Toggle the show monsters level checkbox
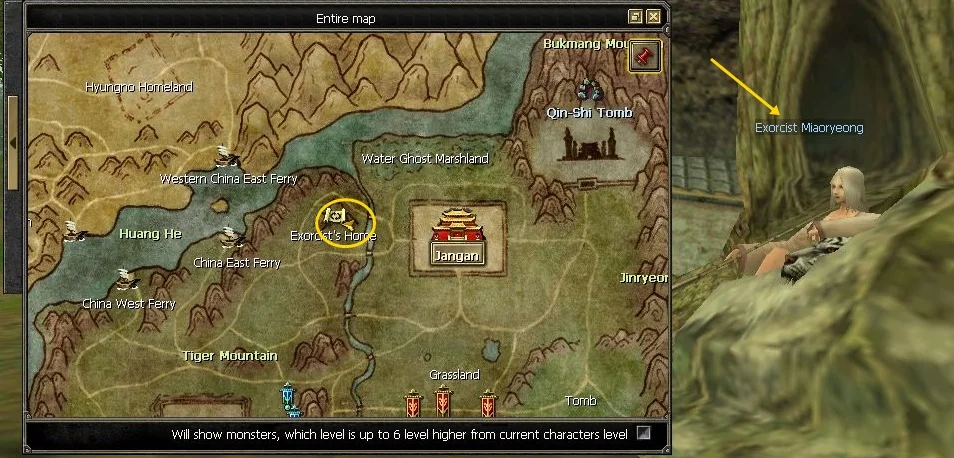Image resolution: width=954 pixels, height=458 pixels. (x=644, y=434)
